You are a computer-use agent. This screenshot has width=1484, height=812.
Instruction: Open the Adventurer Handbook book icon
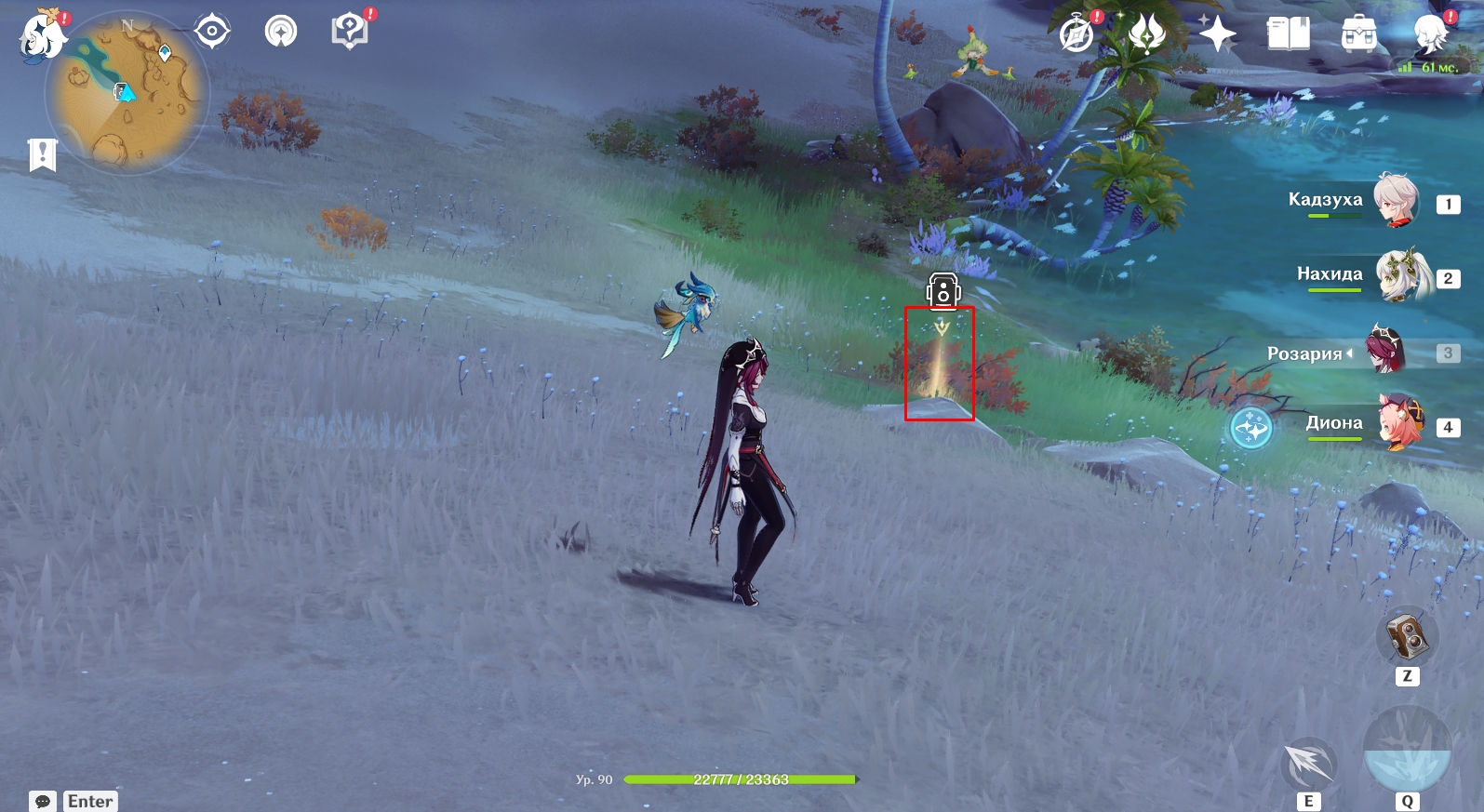coord(1289,34)
